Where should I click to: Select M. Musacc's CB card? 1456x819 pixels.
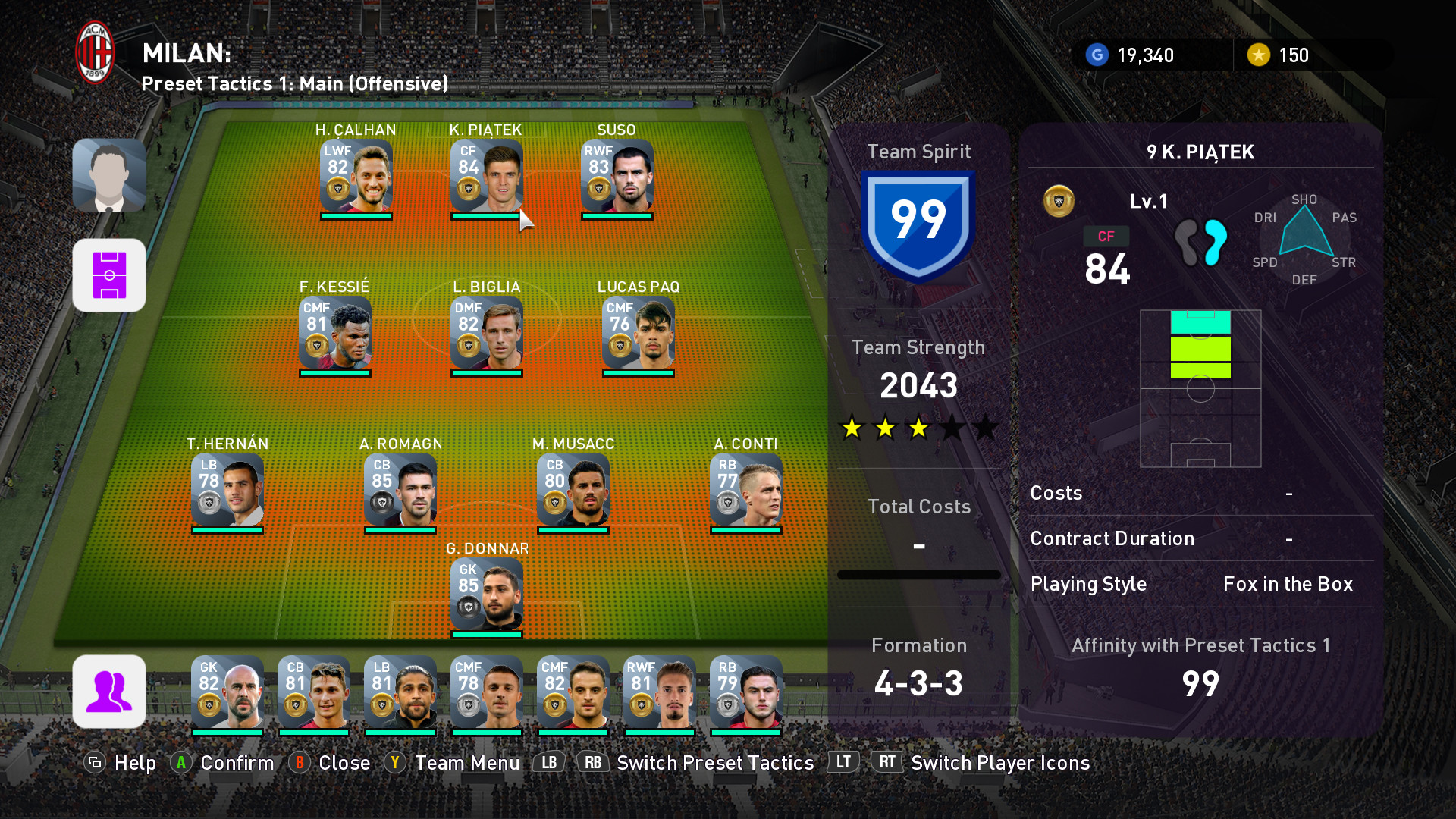click(573, 490)
